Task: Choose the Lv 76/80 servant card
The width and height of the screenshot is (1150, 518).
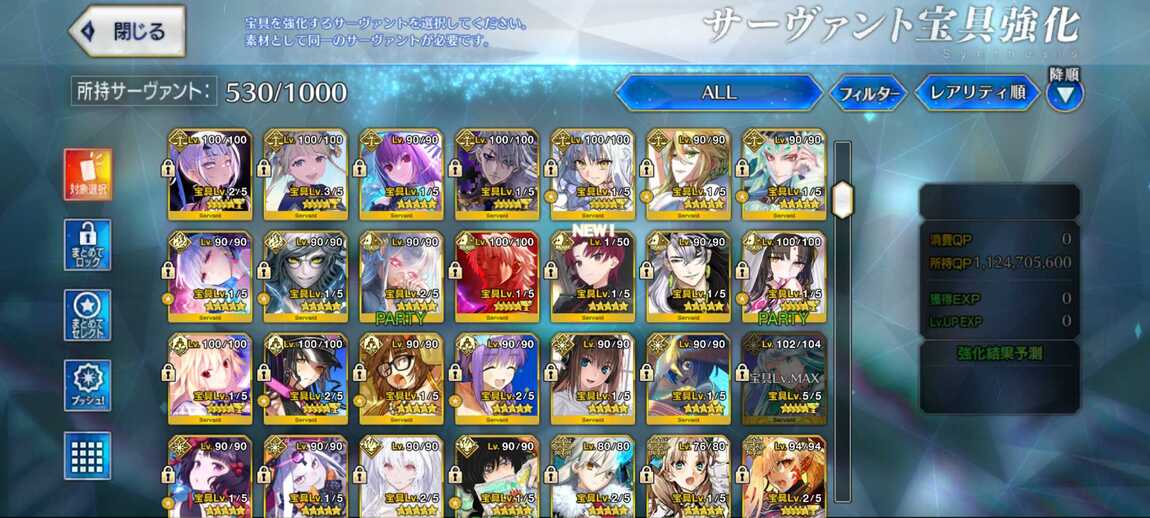Action: click(x=687, y=476)
